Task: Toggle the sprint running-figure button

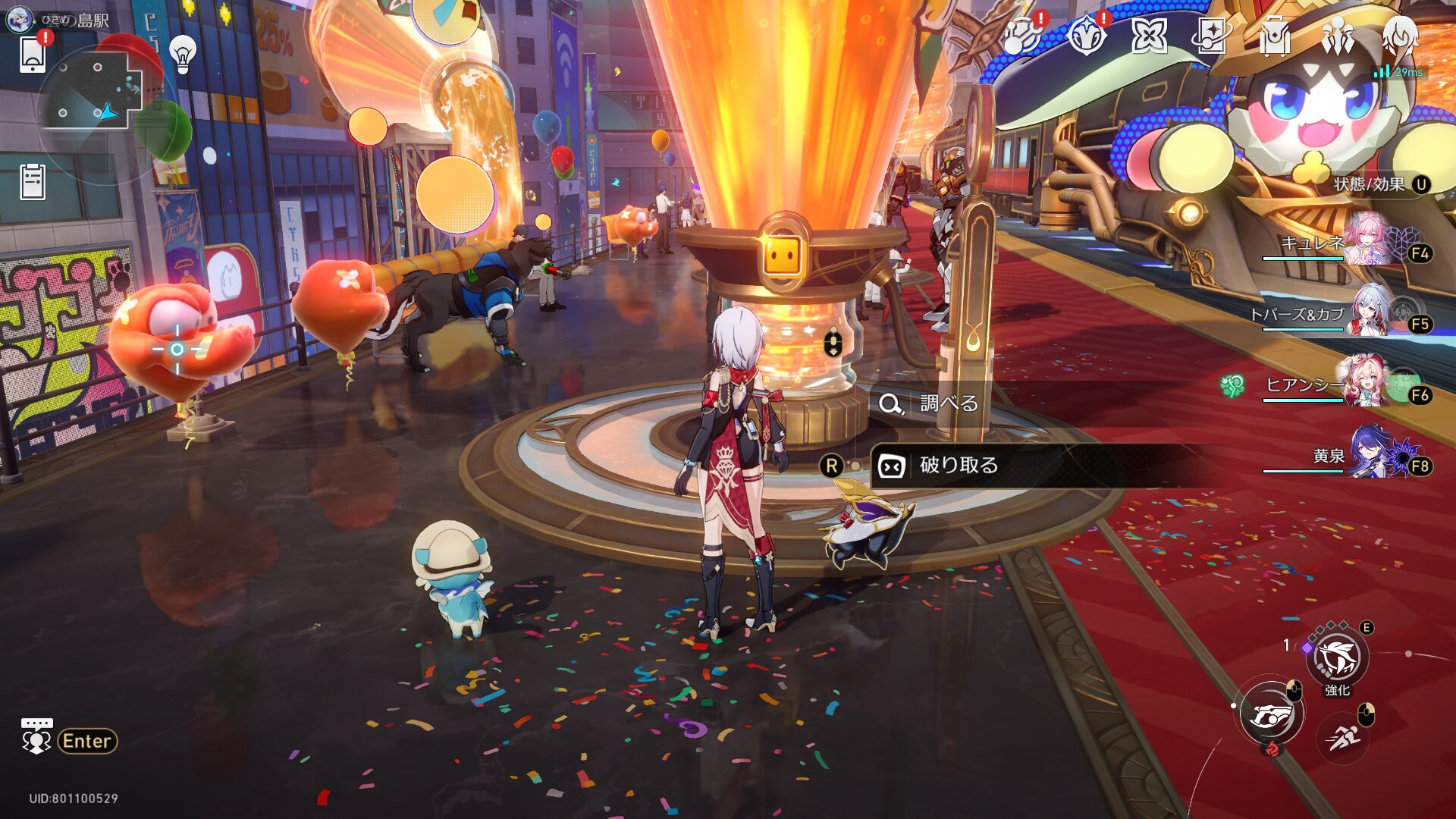Action: click(x=1343, y=736)
